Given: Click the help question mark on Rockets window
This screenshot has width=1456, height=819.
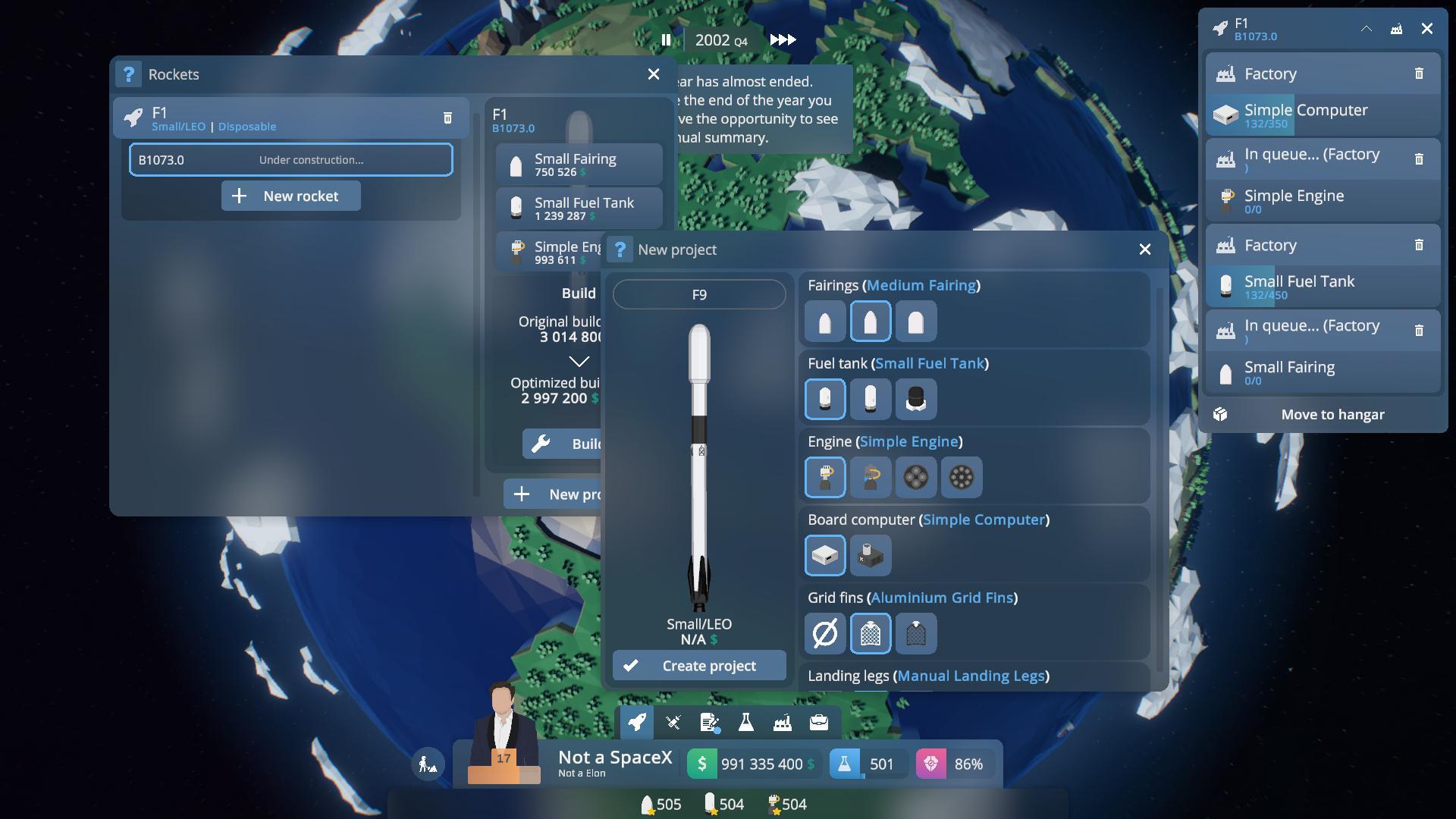Looking at the screenshot, I should pyautogui.click(x=129, y=74).
